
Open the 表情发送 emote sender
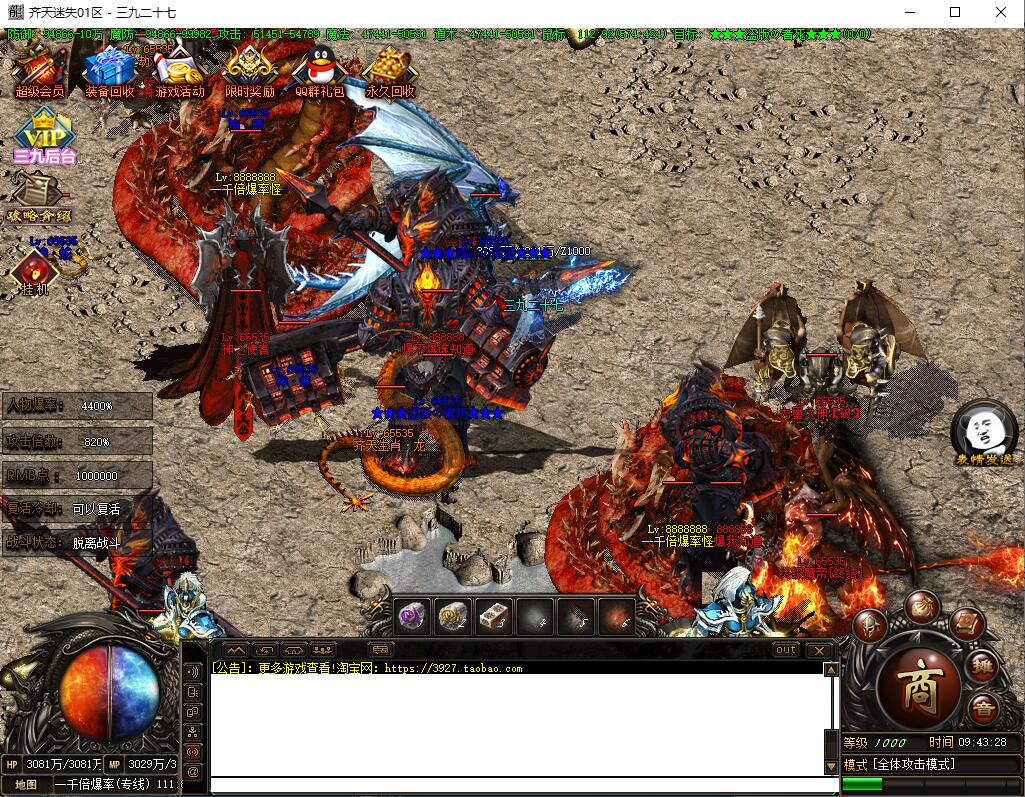tap(977, 434)
